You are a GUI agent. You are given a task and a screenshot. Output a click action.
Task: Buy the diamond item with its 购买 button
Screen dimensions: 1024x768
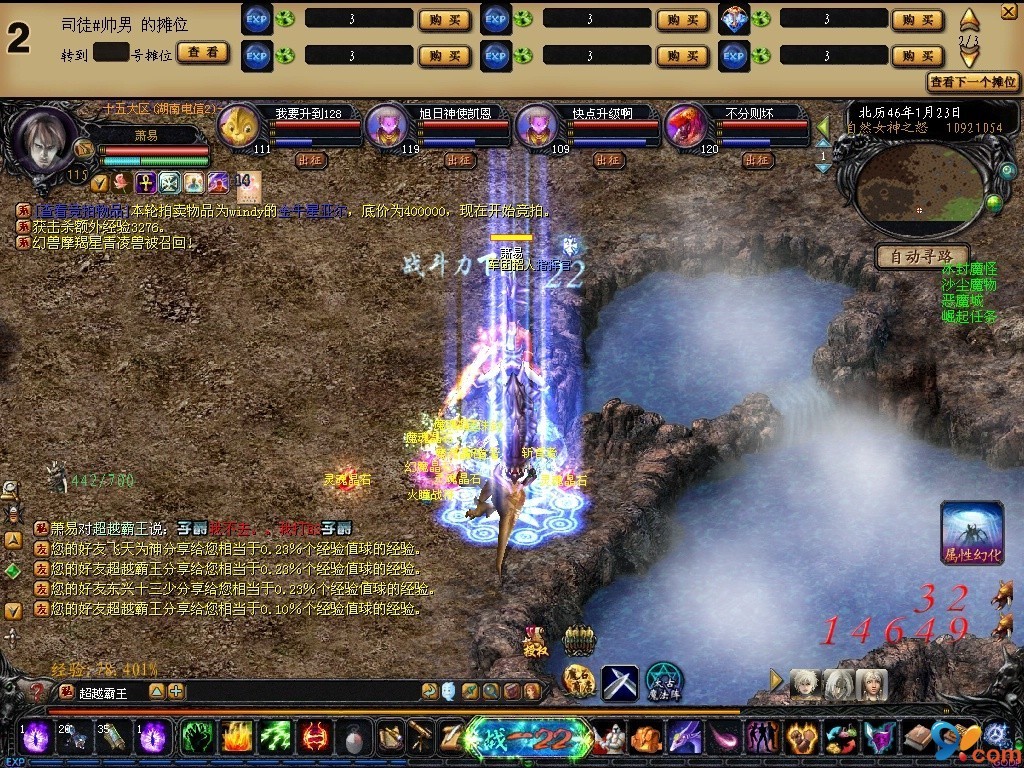coord(917,20)
